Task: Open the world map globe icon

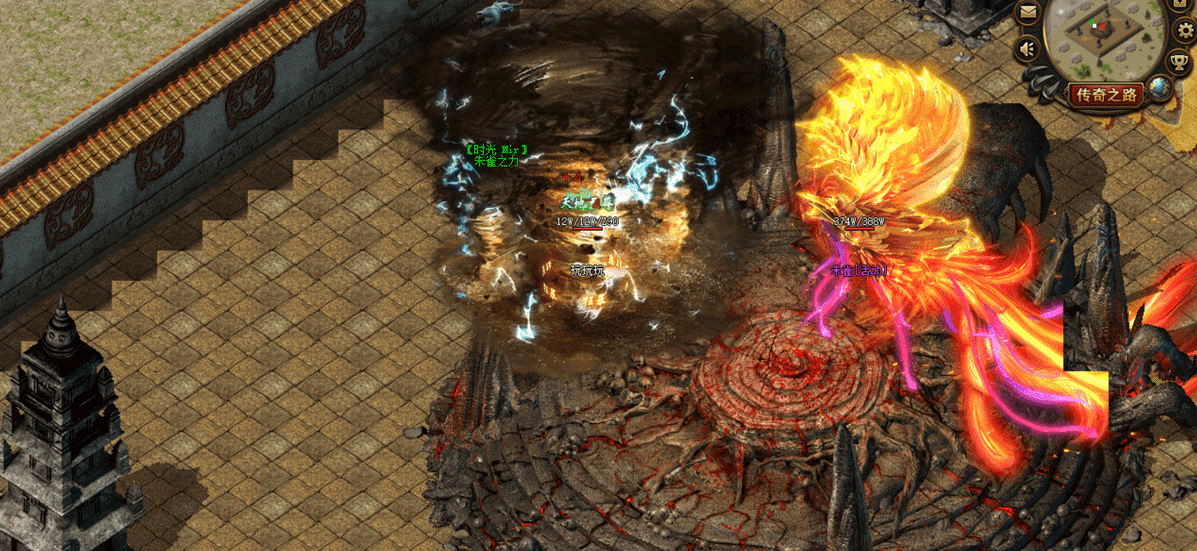Action: coord(1160,88)
